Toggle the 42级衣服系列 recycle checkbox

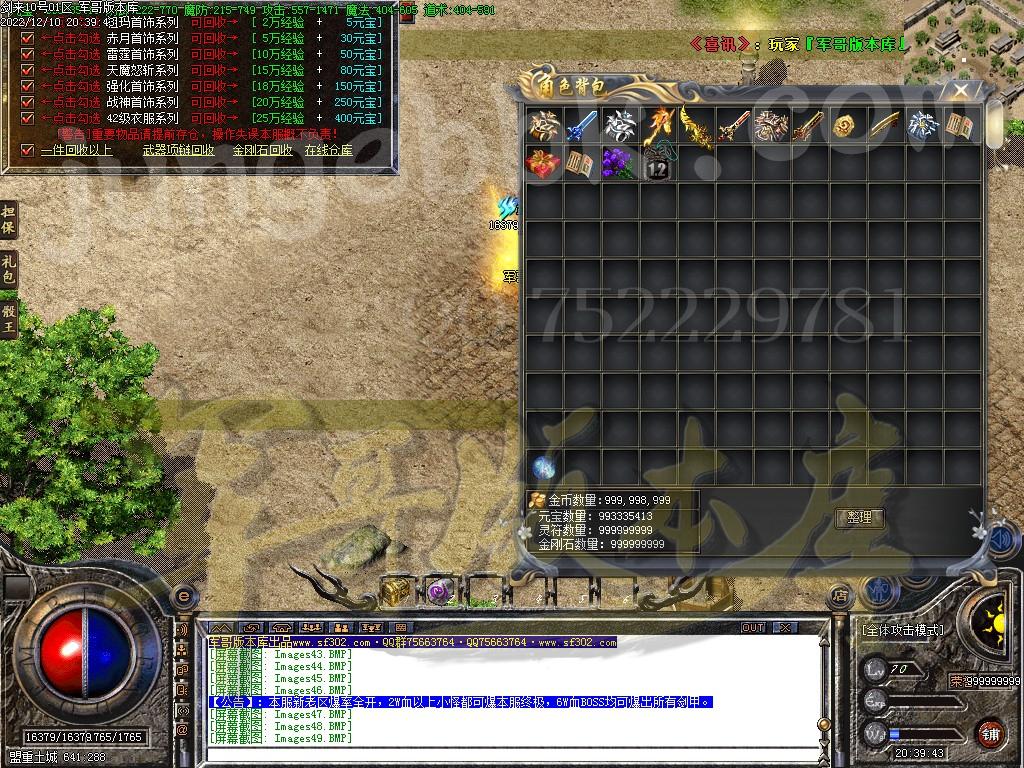tap(28, 118)
